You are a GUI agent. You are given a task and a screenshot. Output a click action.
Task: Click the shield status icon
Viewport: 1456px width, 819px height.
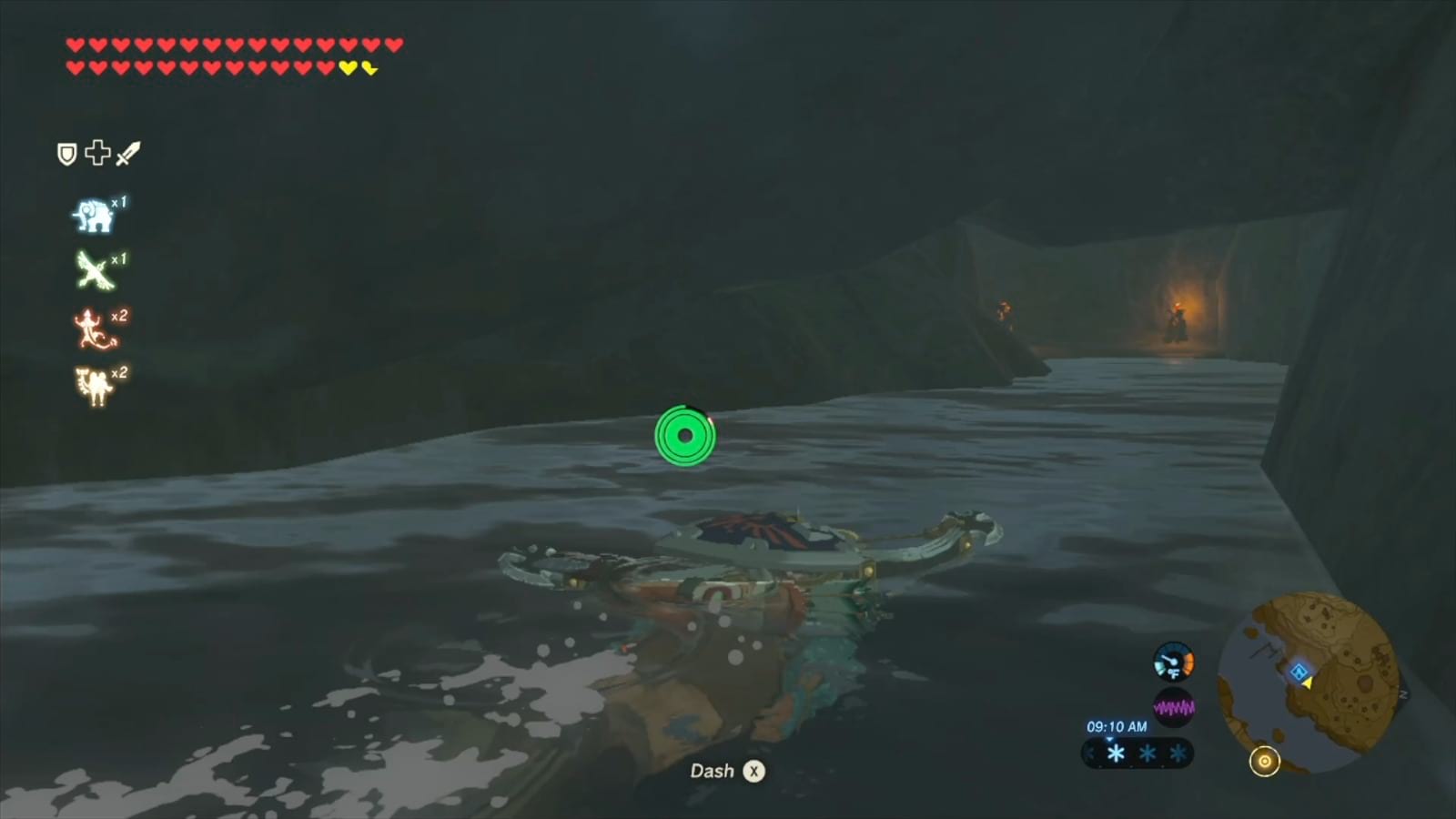pyautogui.click(x=66, y=153)
